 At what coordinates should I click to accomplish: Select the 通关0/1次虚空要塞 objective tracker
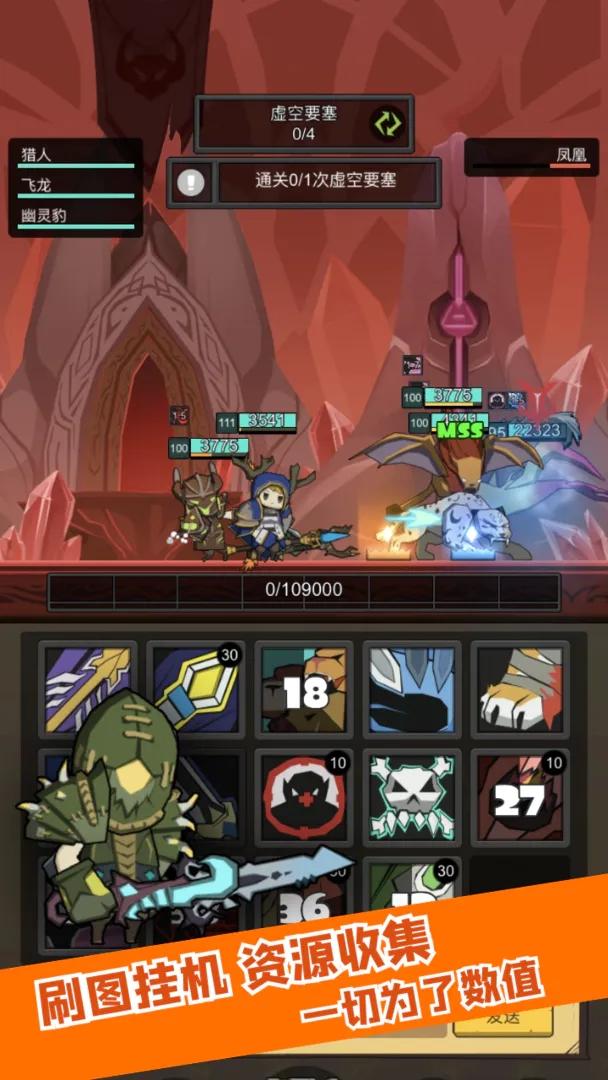pos(325,181)
